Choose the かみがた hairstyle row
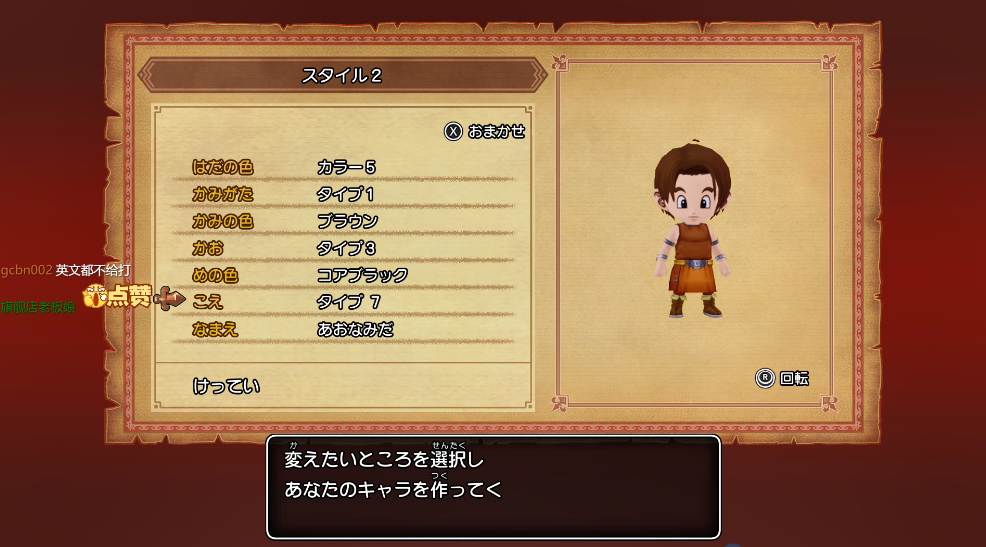986x547 pixels. coord(223,194)
